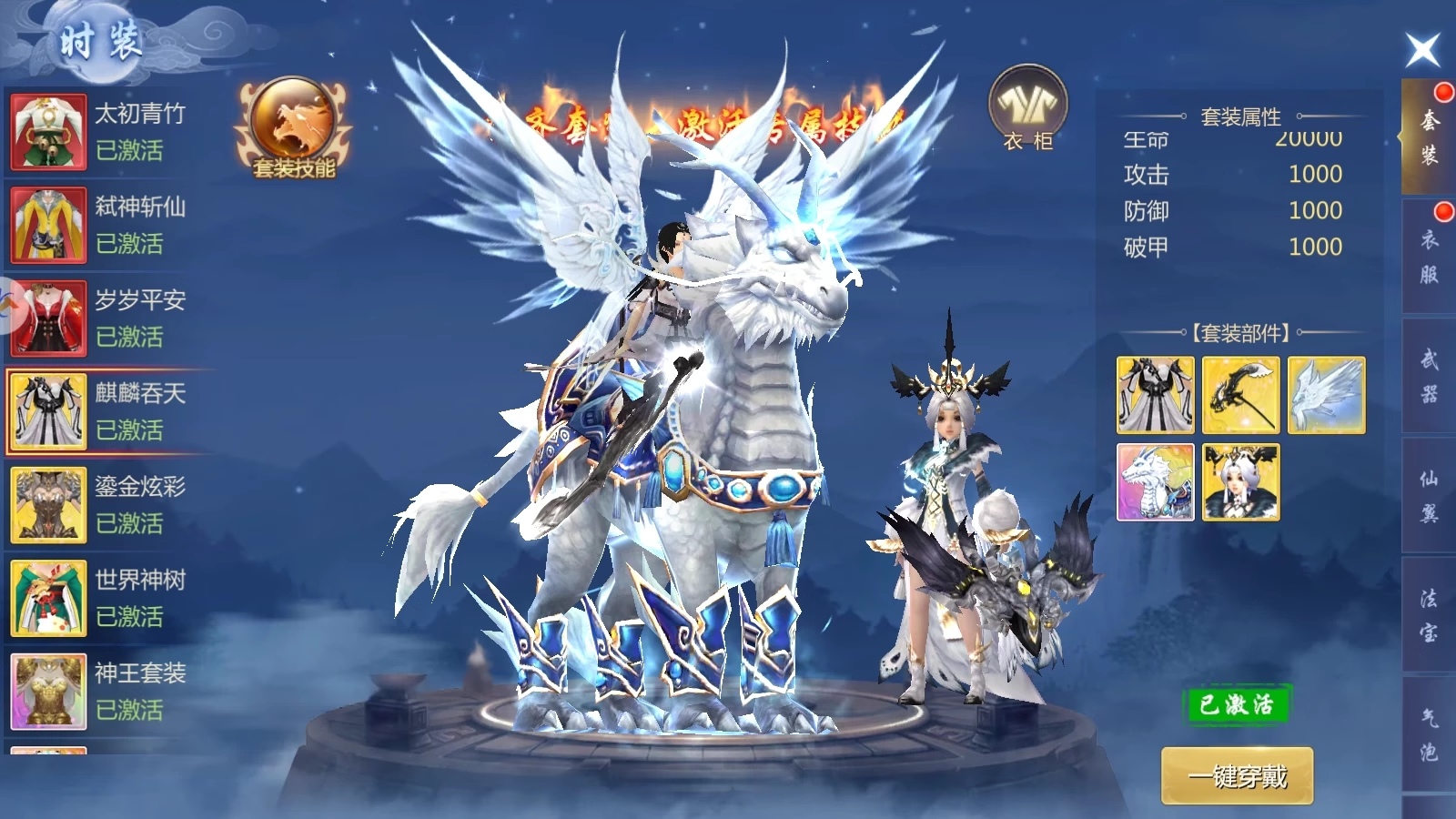The height and width of the screenshot is (819, 1456).
Task: Show the 仙翼 wings tab
Action: coord(1429,496)
